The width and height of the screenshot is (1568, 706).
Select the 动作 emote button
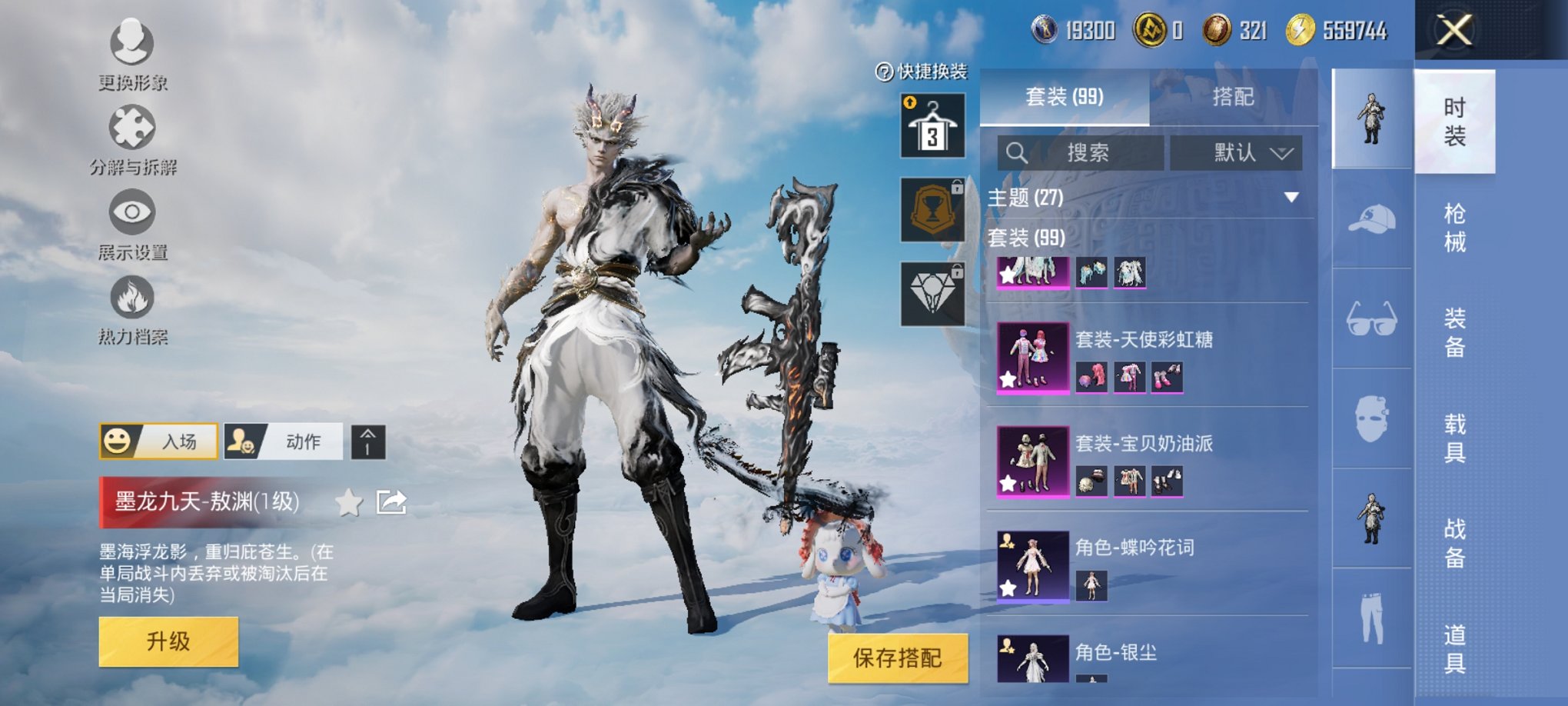pos(284,441)
